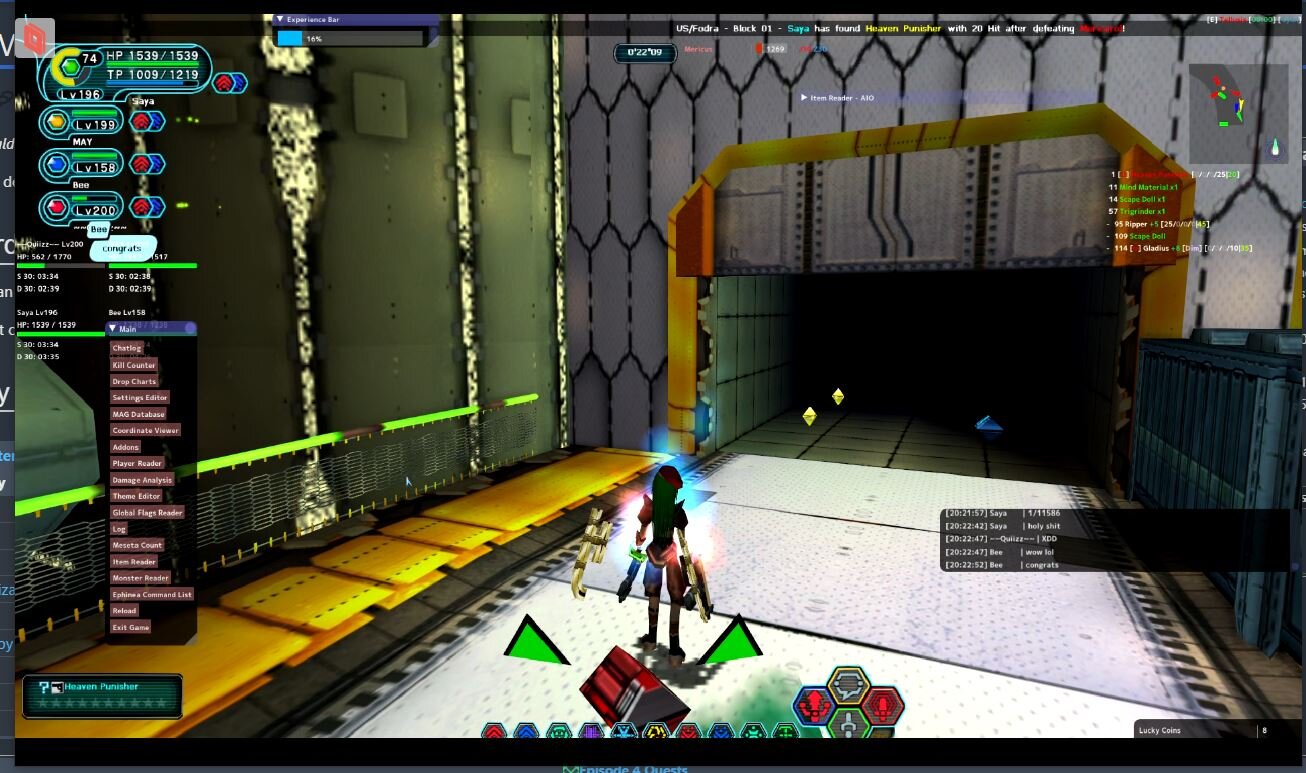Show the Drop Charts window
This screenshot has height=773, width=1306.
pyautogui.click(x=134, y=381)
